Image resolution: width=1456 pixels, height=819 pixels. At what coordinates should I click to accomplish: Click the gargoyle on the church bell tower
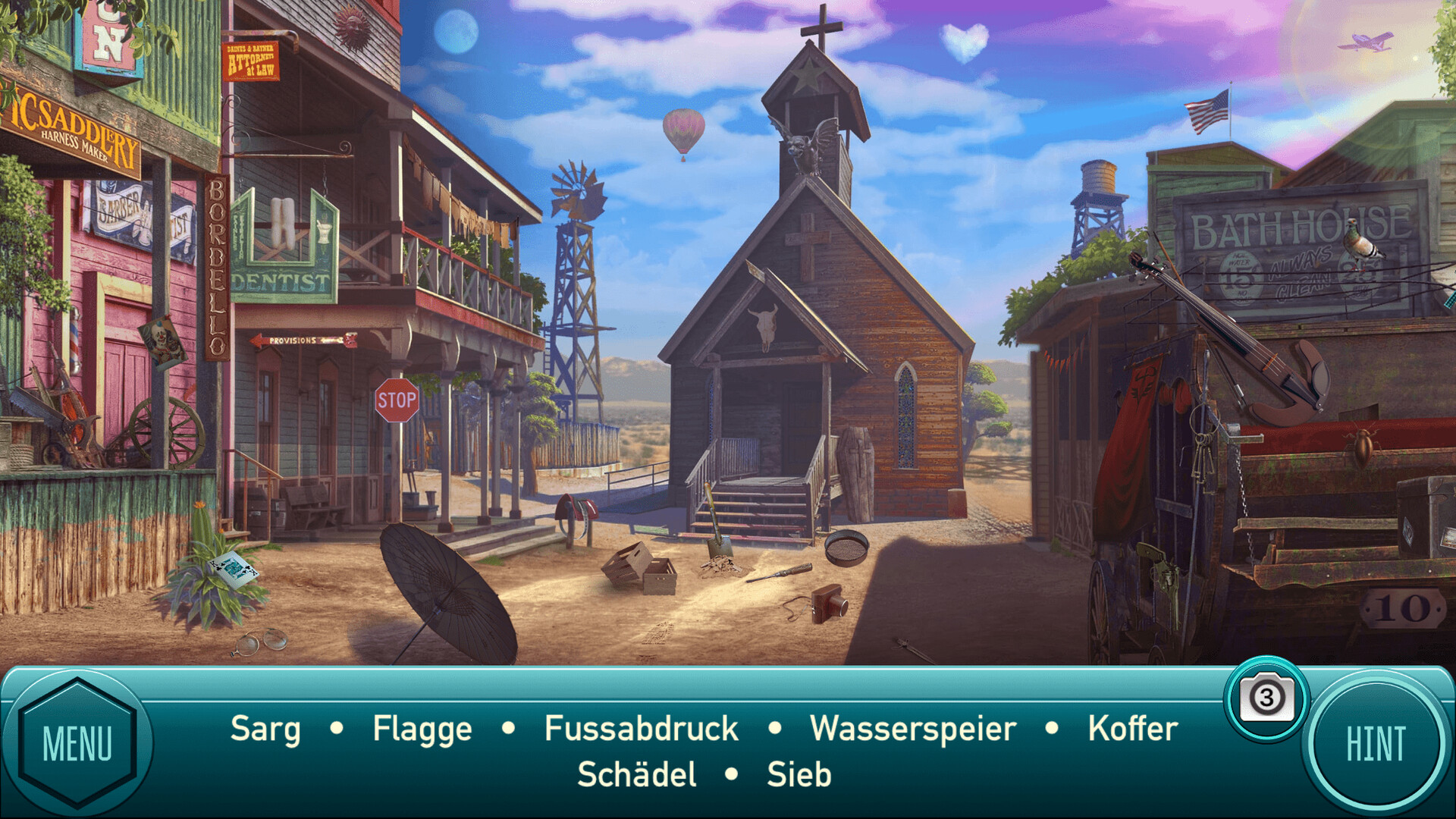coord(802,144)
